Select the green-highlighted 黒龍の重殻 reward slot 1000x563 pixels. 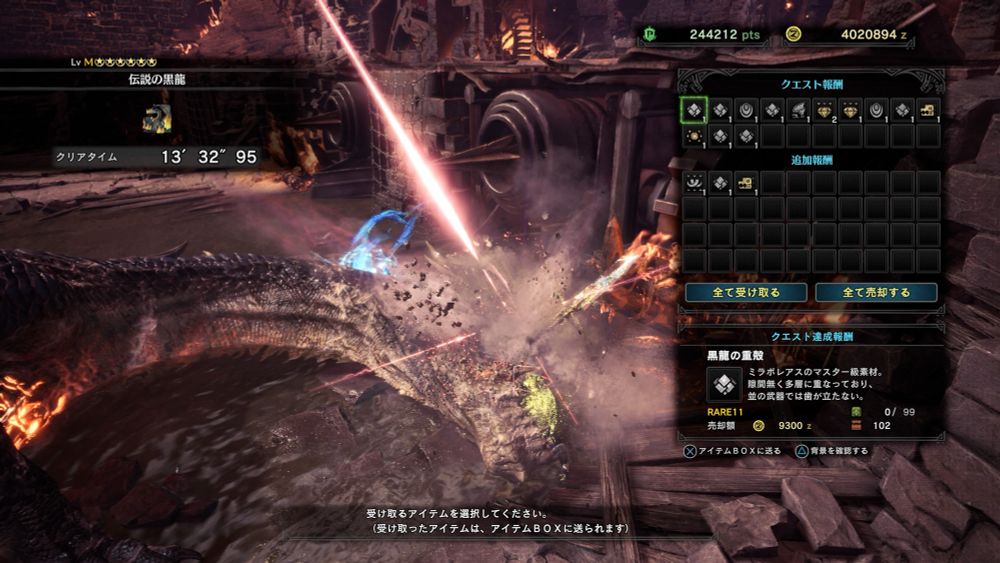(x=694, y=110)
